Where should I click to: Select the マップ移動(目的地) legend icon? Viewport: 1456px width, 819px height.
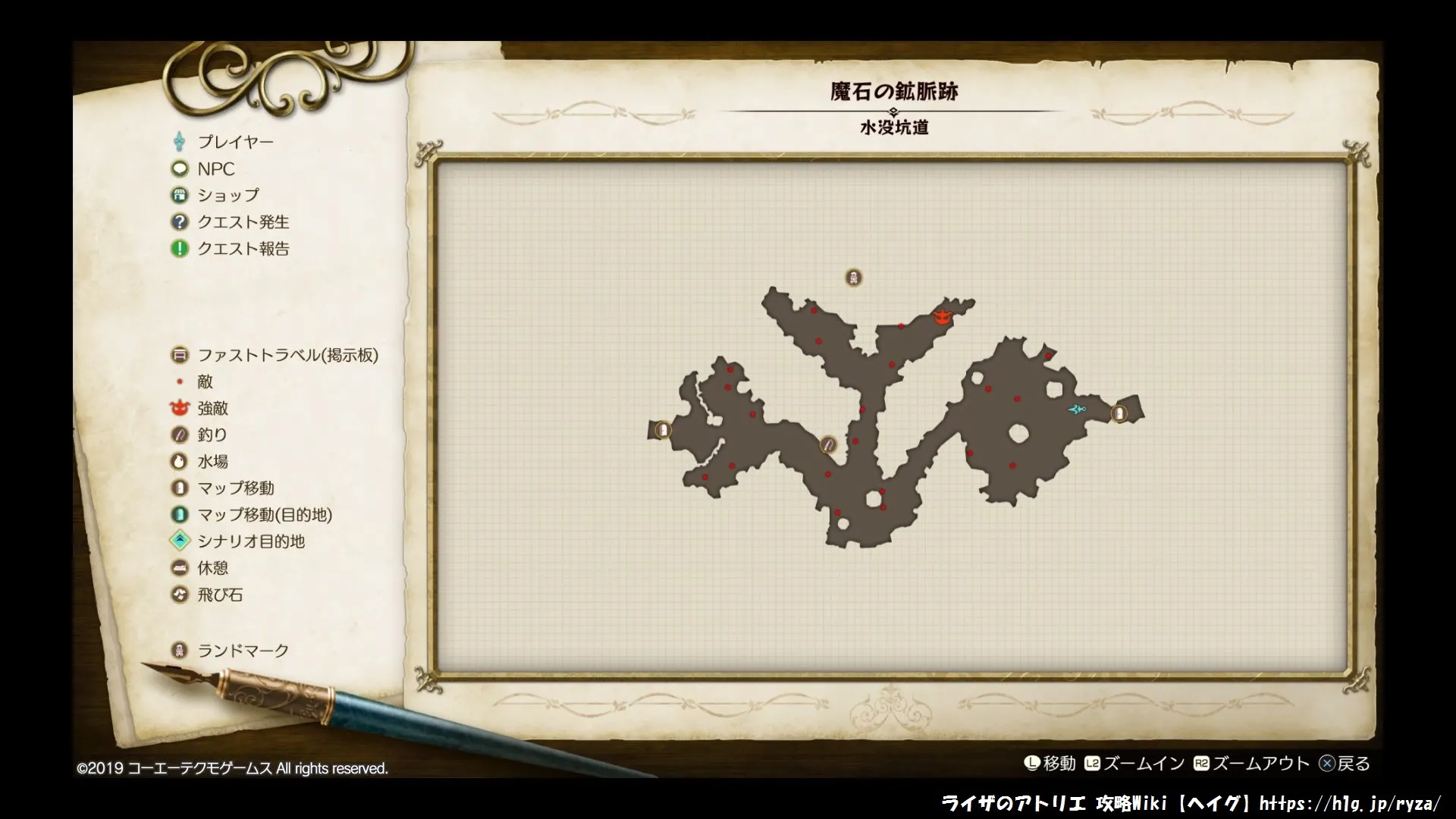pos(180,515)
